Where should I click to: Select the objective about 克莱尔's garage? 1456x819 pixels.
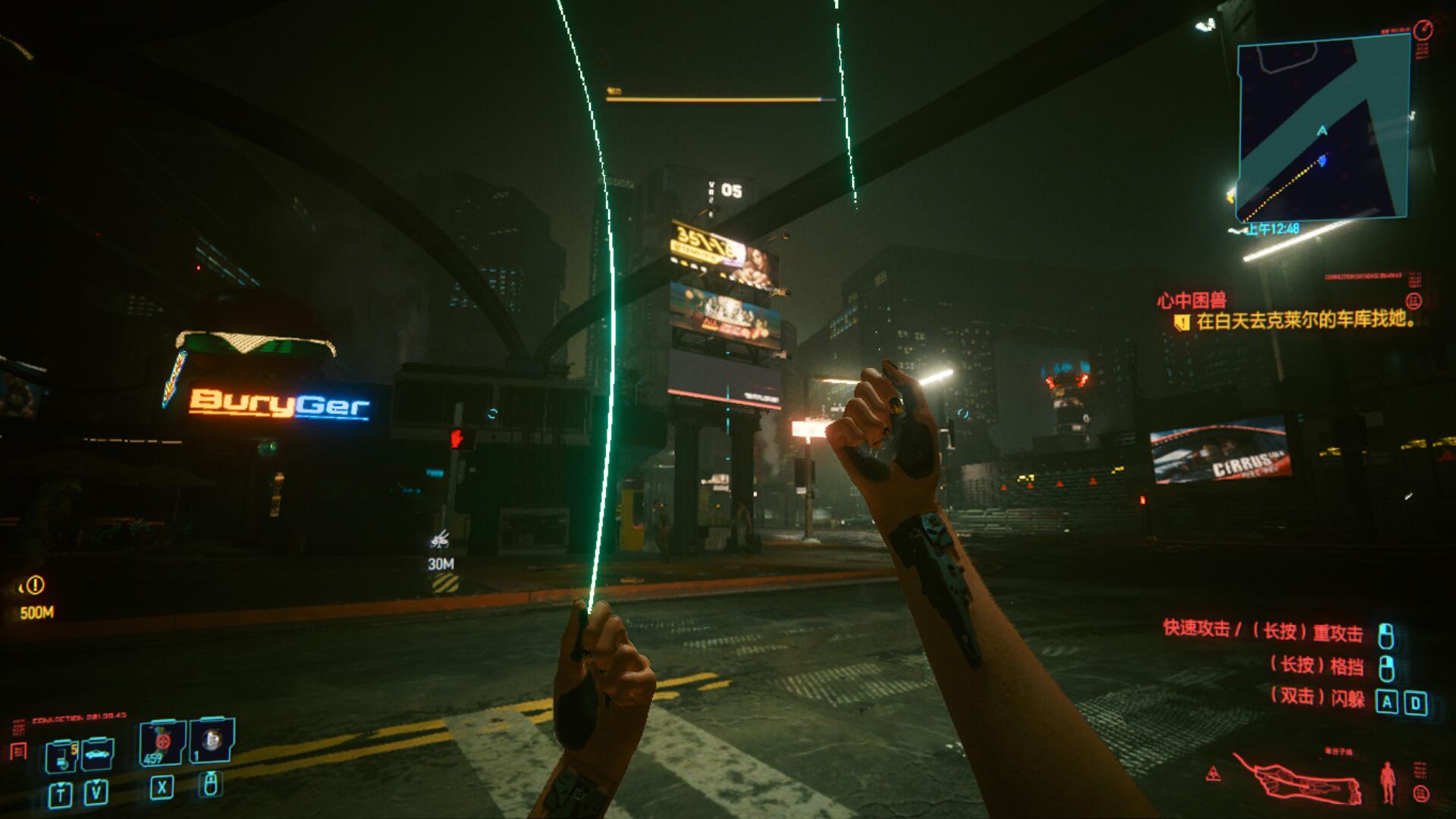click(x=1305, y=321)
